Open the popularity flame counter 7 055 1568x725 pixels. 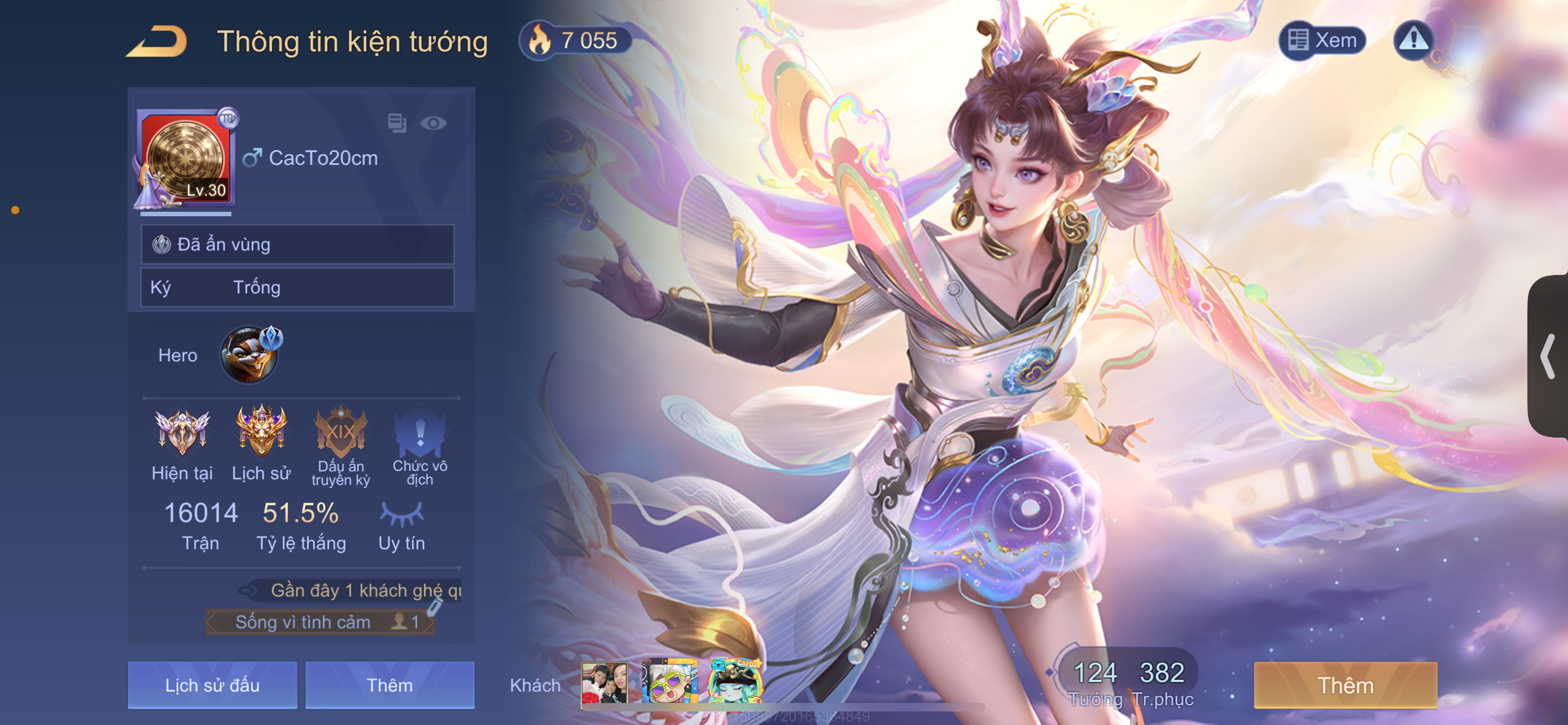pos(574,41)
